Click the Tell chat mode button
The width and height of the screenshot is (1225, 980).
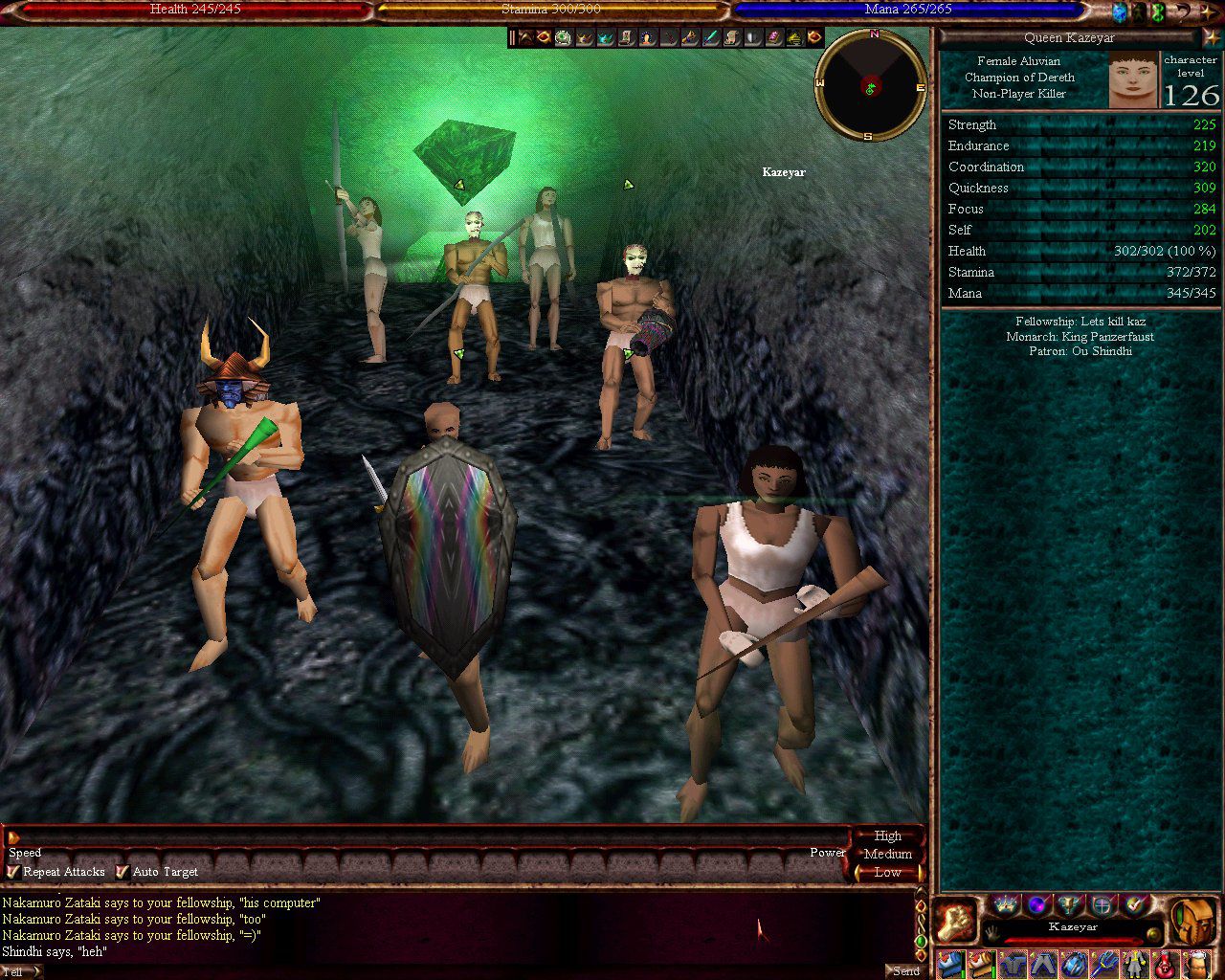tap(19, 971)
